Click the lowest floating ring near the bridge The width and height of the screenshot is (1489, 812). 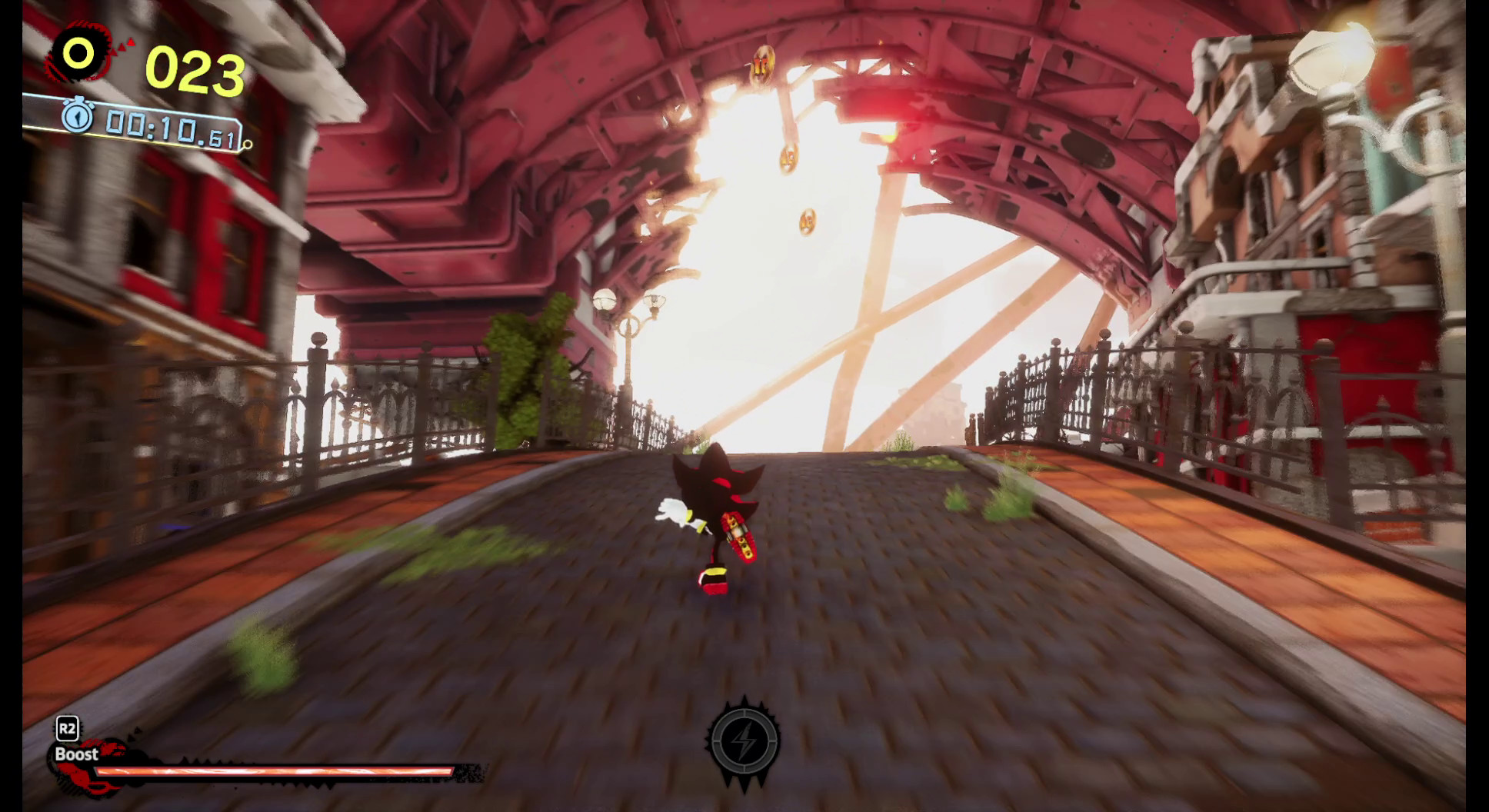[808, 221]
